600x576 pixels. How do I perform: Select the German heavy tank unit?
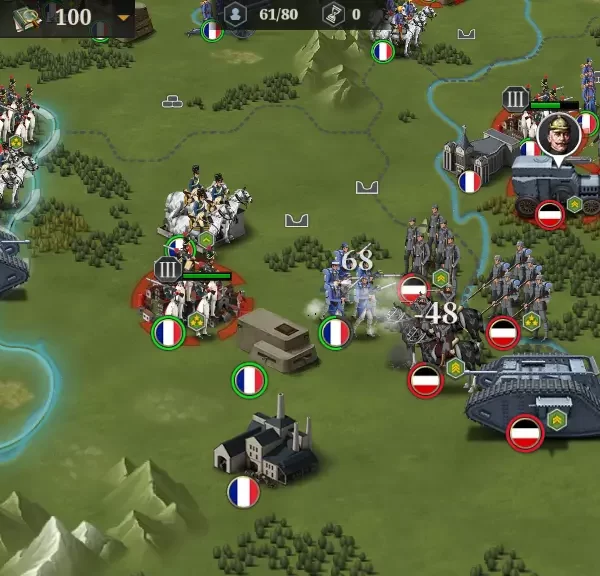[534, 394]
